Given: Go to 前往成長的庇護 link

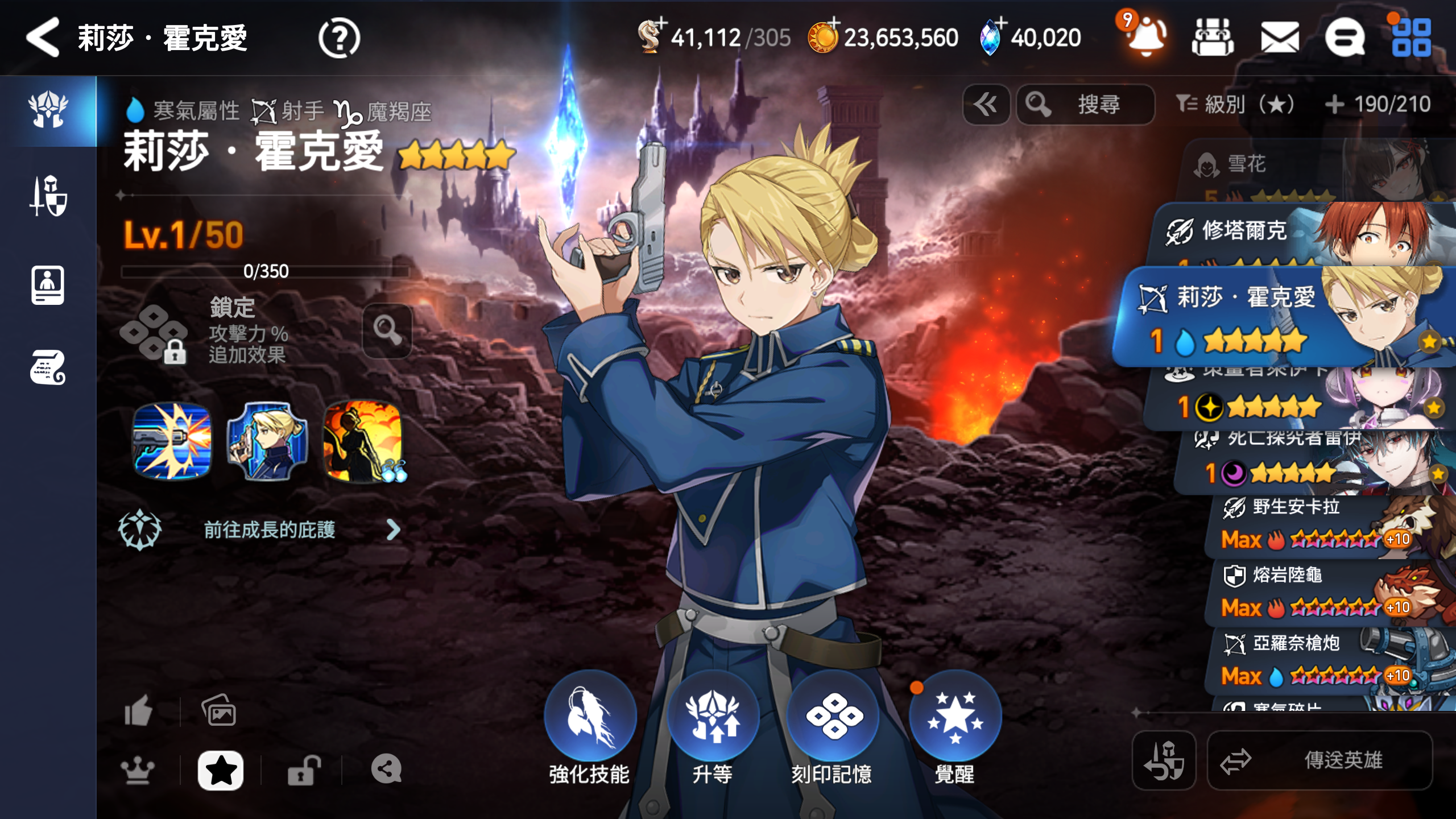Looking at the screenshot, I should [x=270, y=530].
